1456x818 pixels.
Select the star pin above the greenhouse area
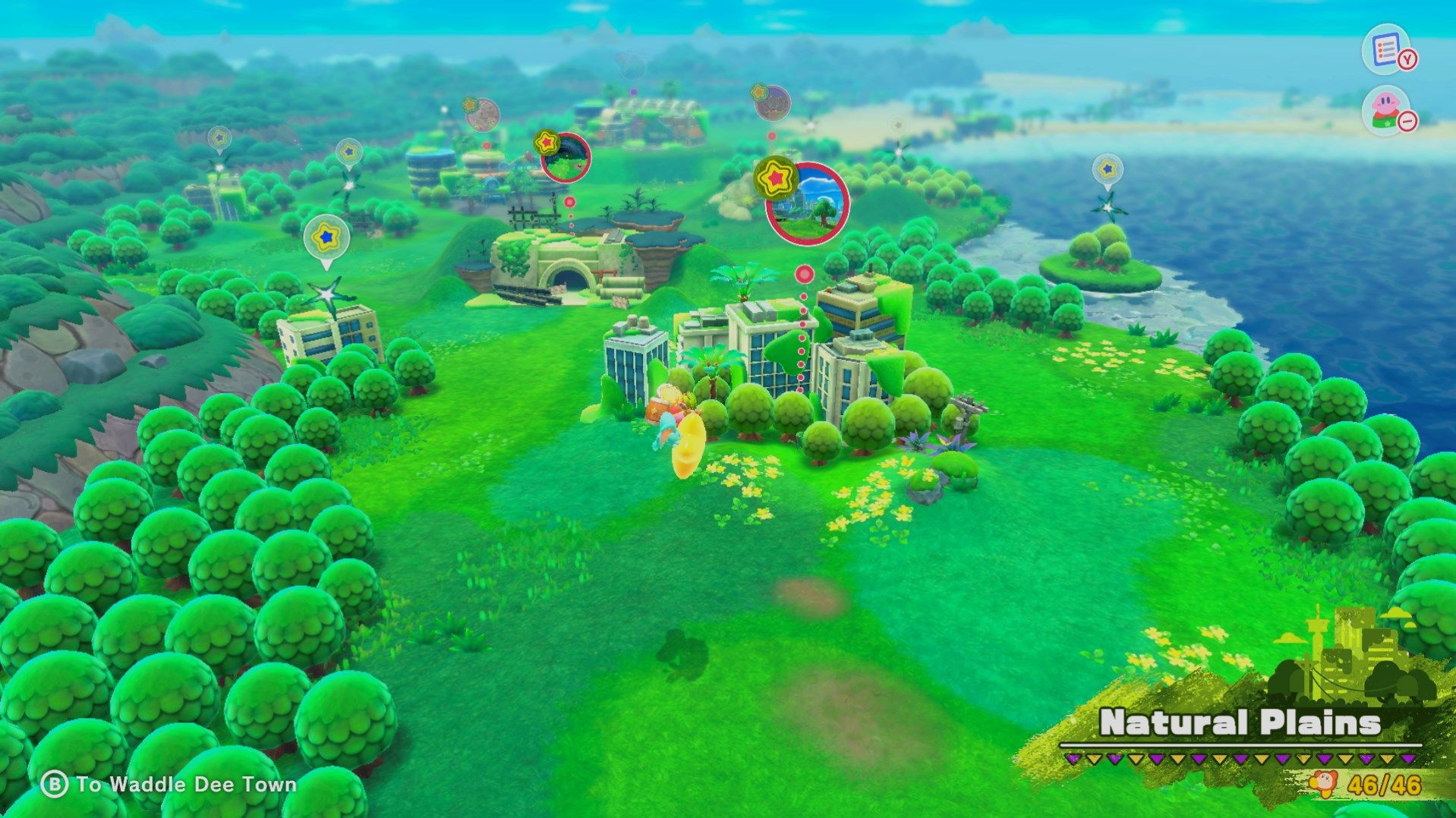click(348, 152)
